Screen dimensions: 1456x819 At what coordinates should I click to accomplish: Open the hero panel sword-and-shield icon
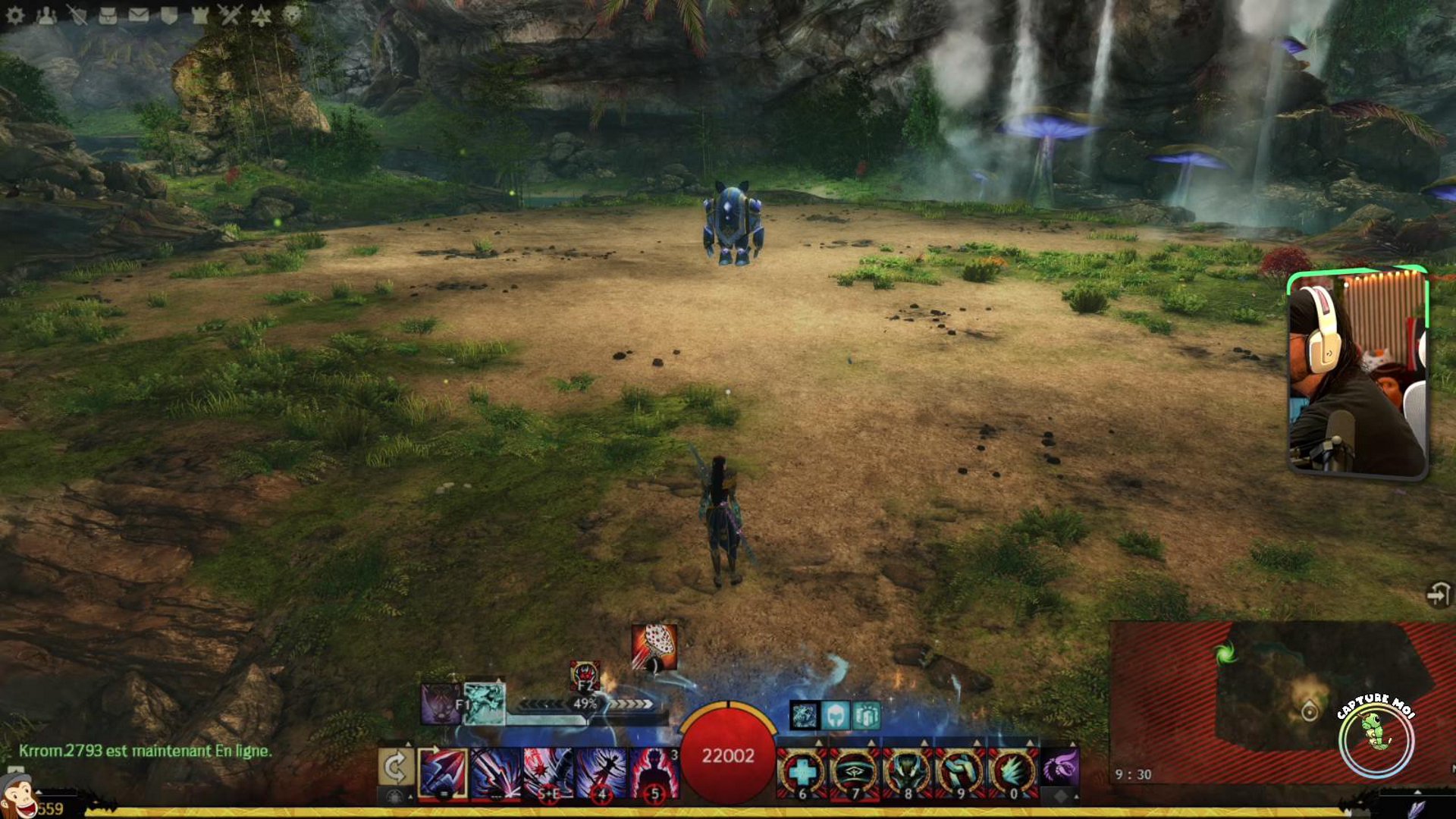pyautogui.click(x=77, y=15)
